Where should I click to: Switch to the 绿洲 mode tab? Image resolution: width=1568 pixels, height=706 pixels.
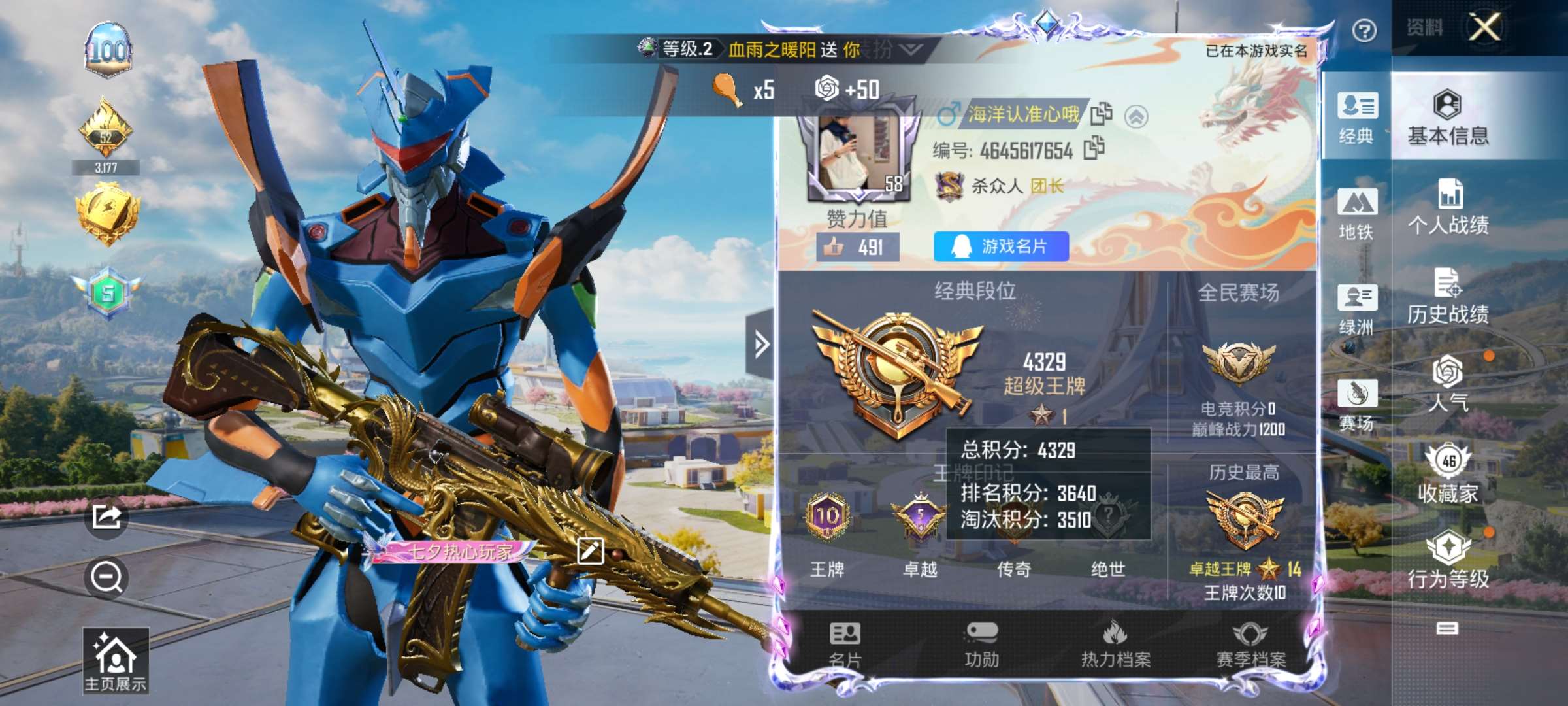1357,309
